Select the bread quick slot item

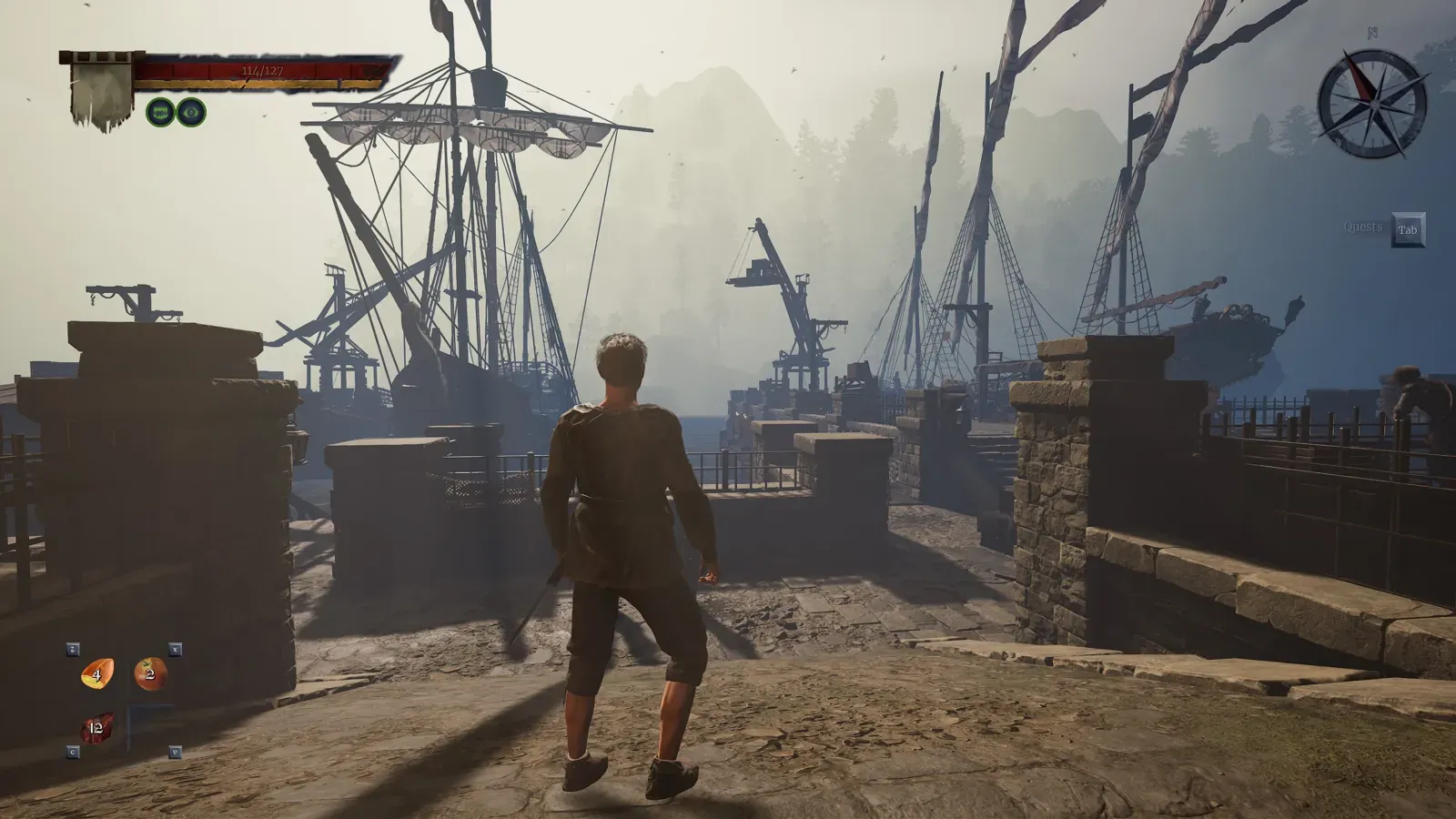[96, 674]
